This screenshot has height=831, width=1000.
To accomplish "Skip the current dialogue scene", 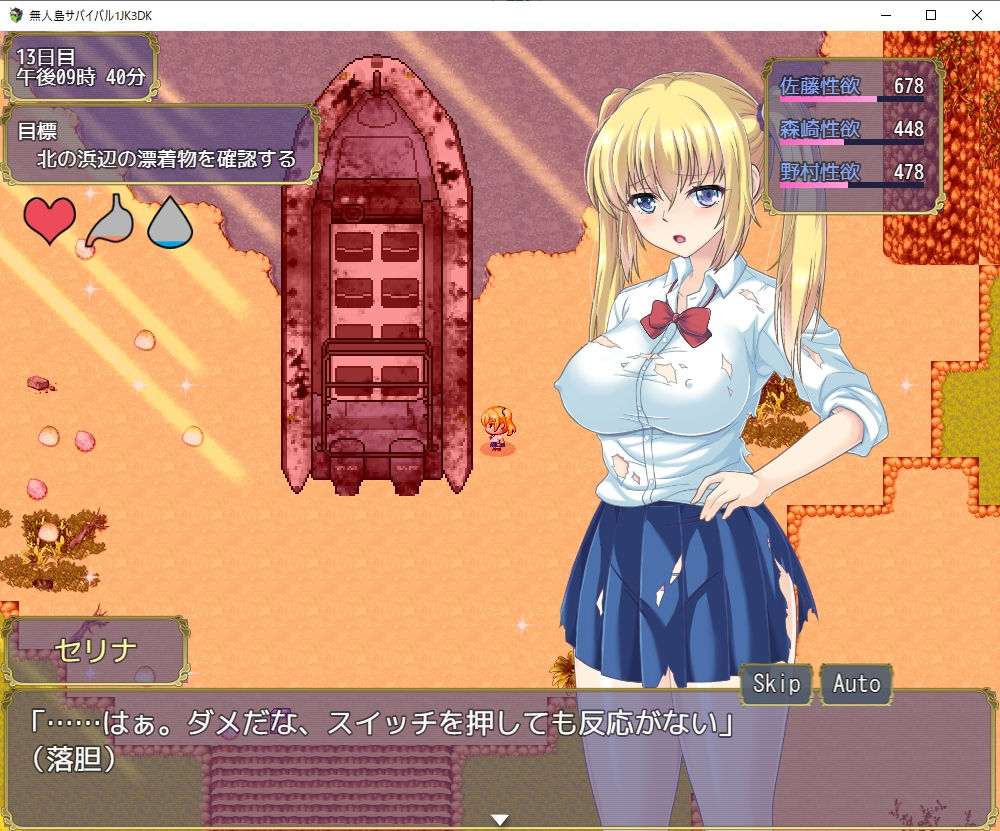I will point(776,684).
